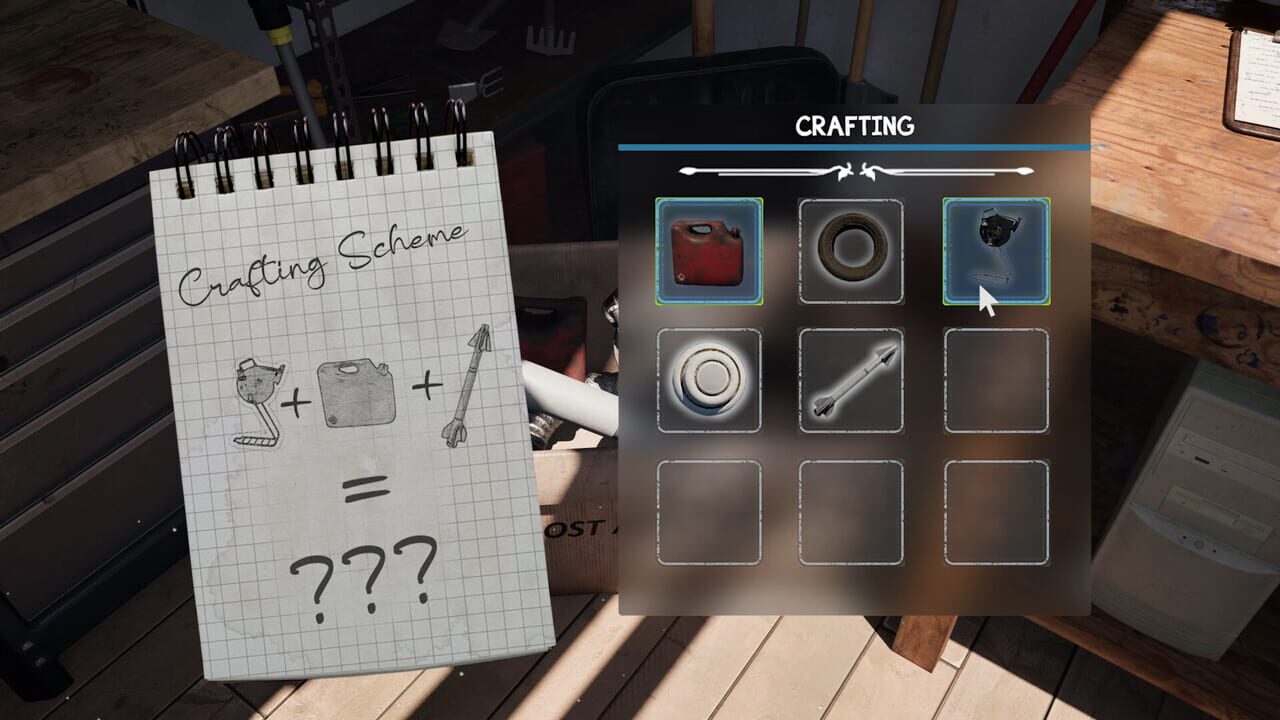This screenshot has width=1280, height=720.
Task: Select the missile in the crafting grid
Action: pos(852,381)
